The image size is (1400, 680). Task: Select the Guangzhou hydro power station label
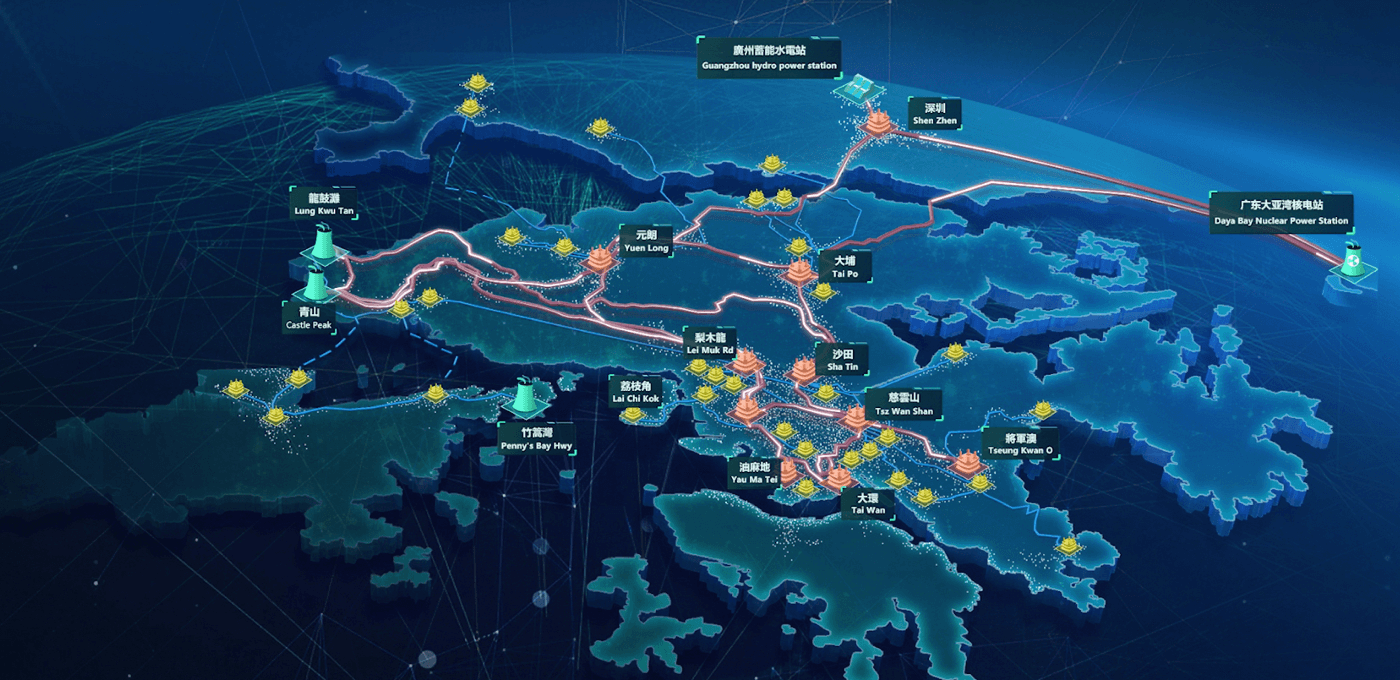(x=769, y=58)
